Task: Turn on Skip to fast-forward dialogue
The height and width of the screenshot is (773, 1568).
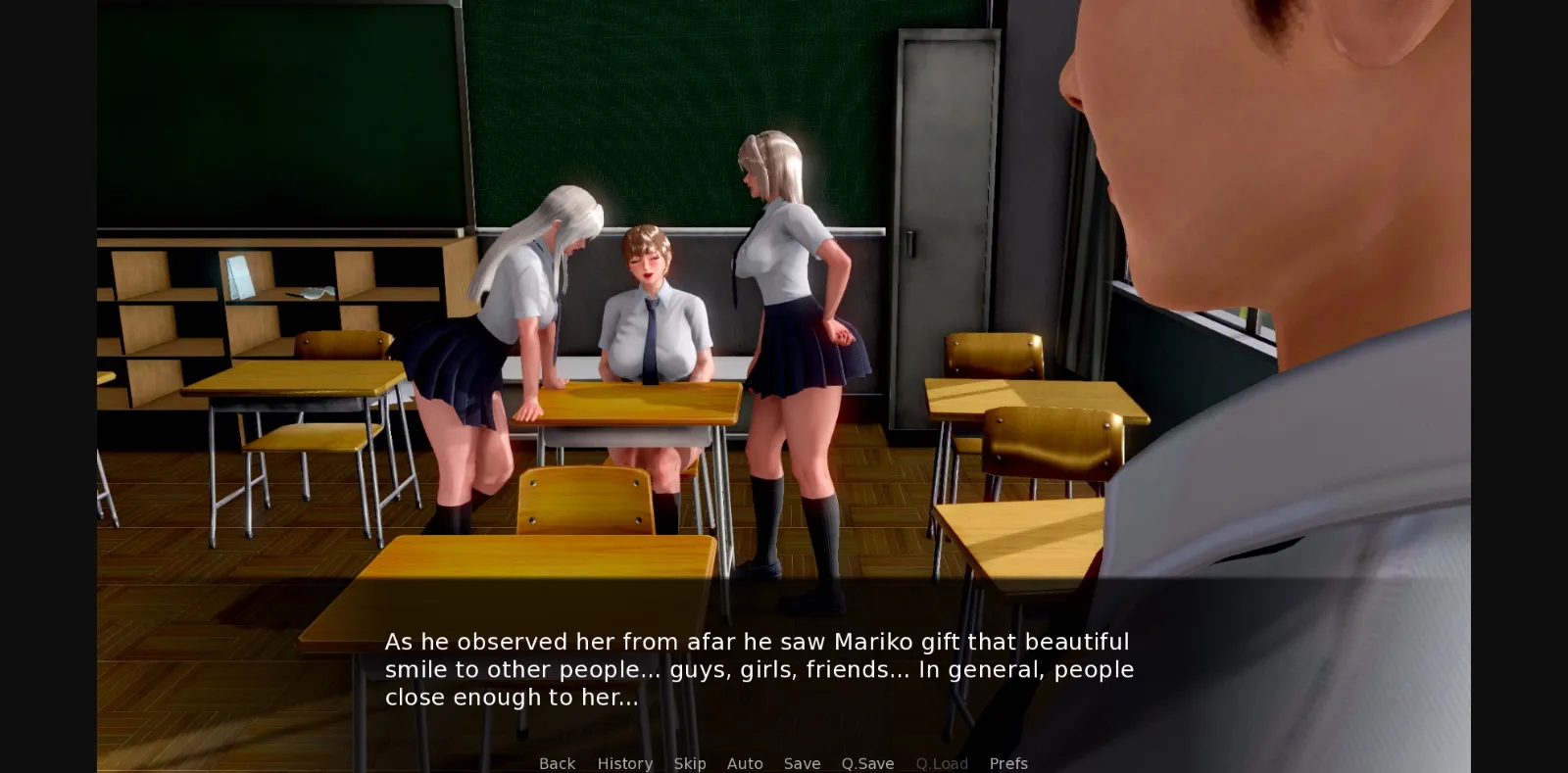Action: click(x=690, y=763)
